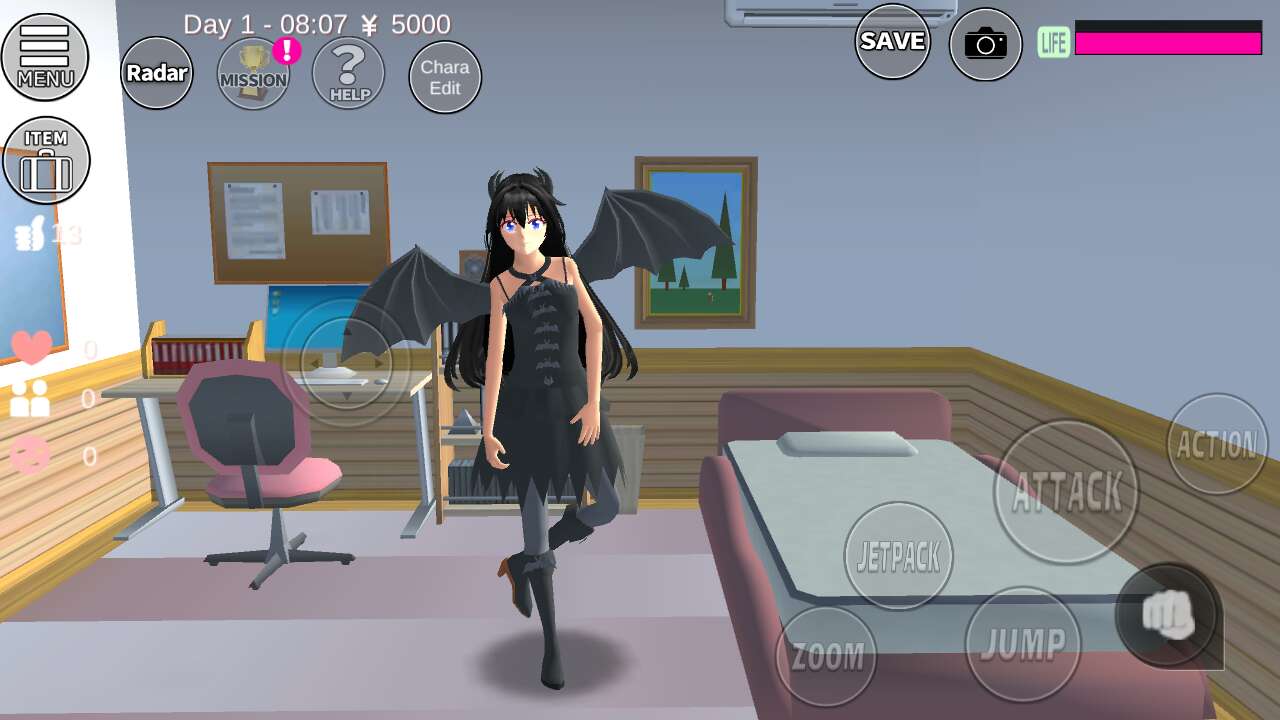Viewport: 1280px width, 720px height.
Task: Show the Help question mark screen
Action: (x=349, y=74)
